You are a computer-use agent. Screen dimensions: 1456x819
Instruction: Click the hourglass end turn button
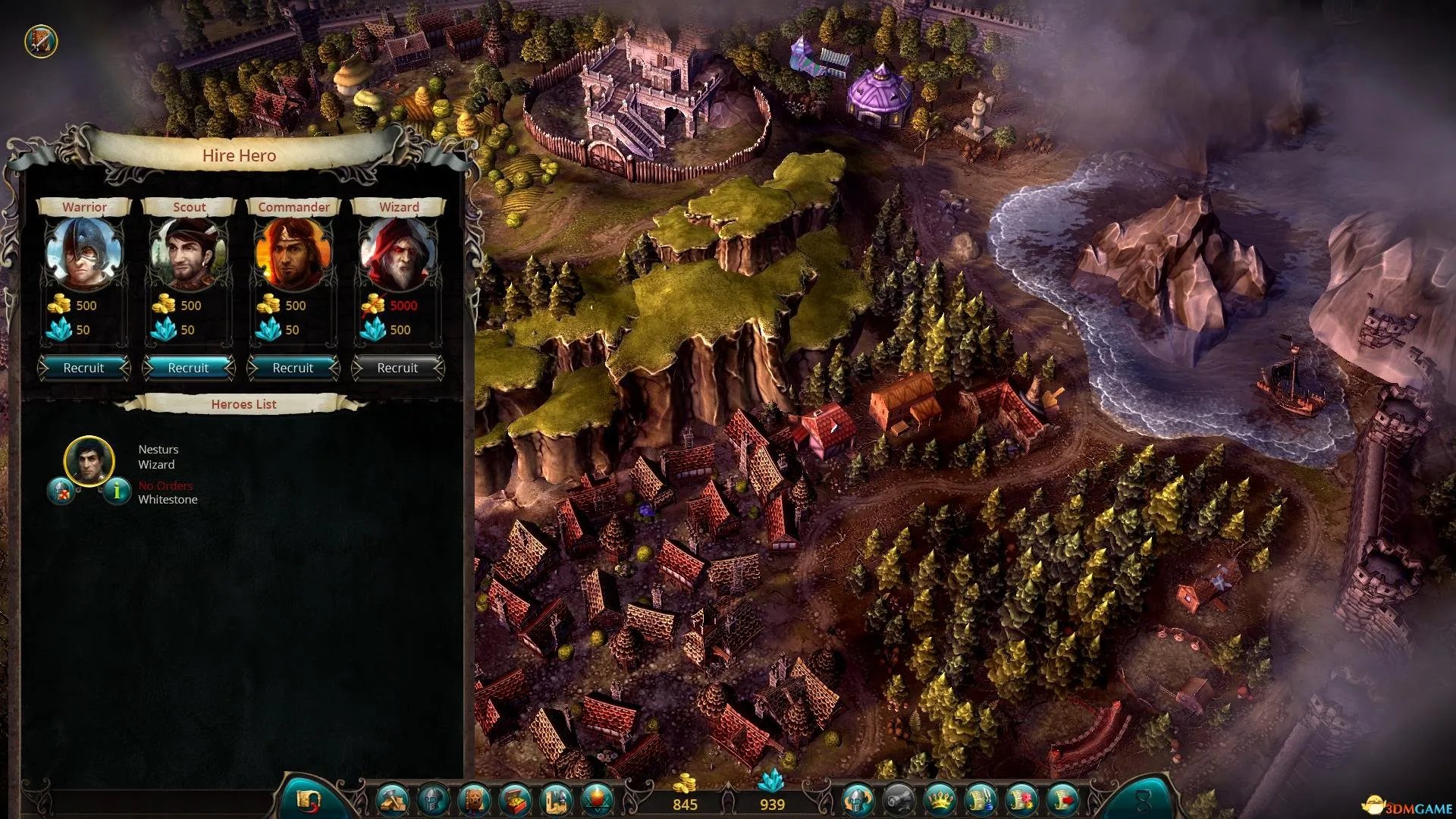[x=1144, y=799]
